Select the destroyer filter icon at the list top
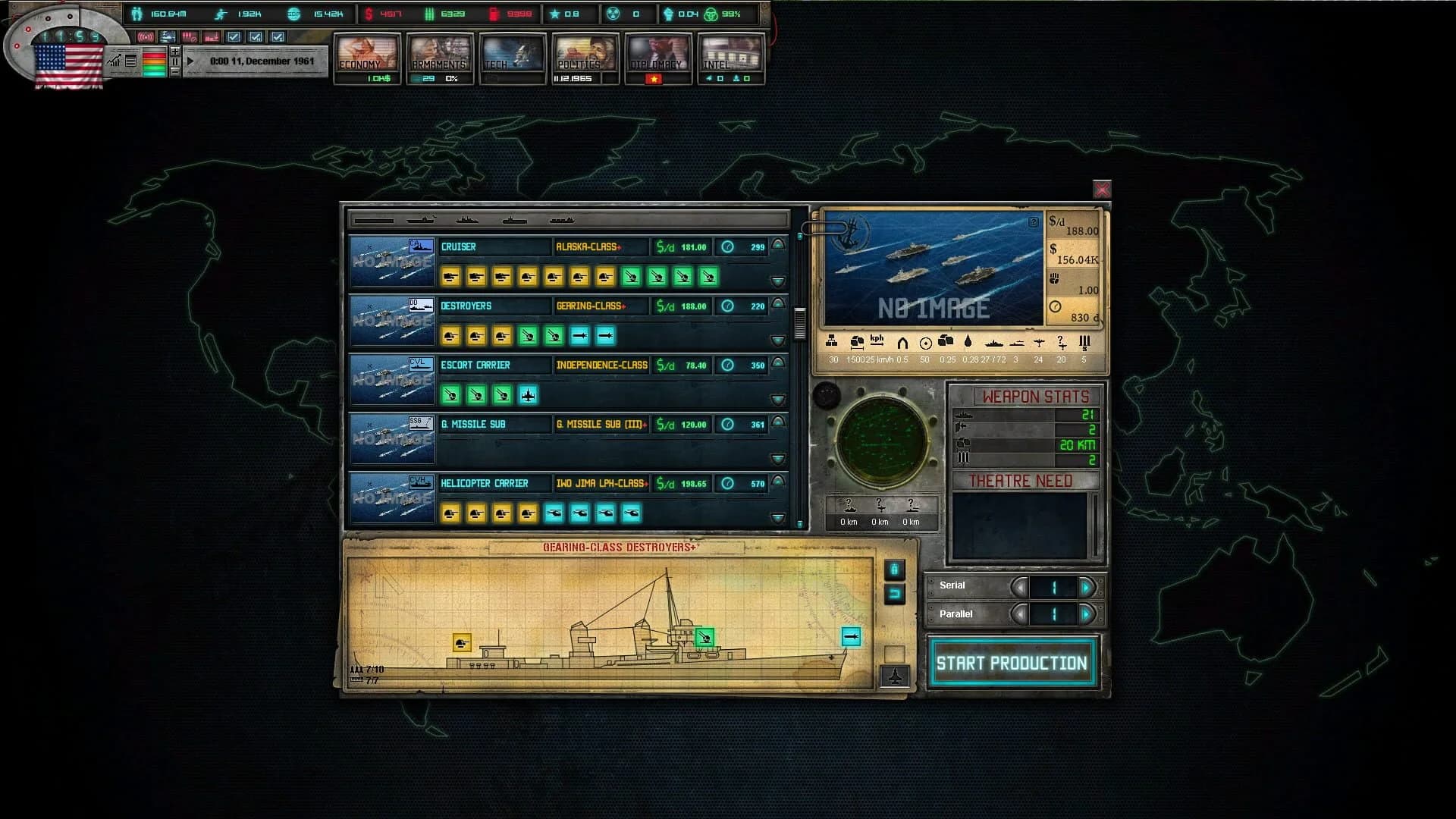1456x819 pixels. pos(468,221)
